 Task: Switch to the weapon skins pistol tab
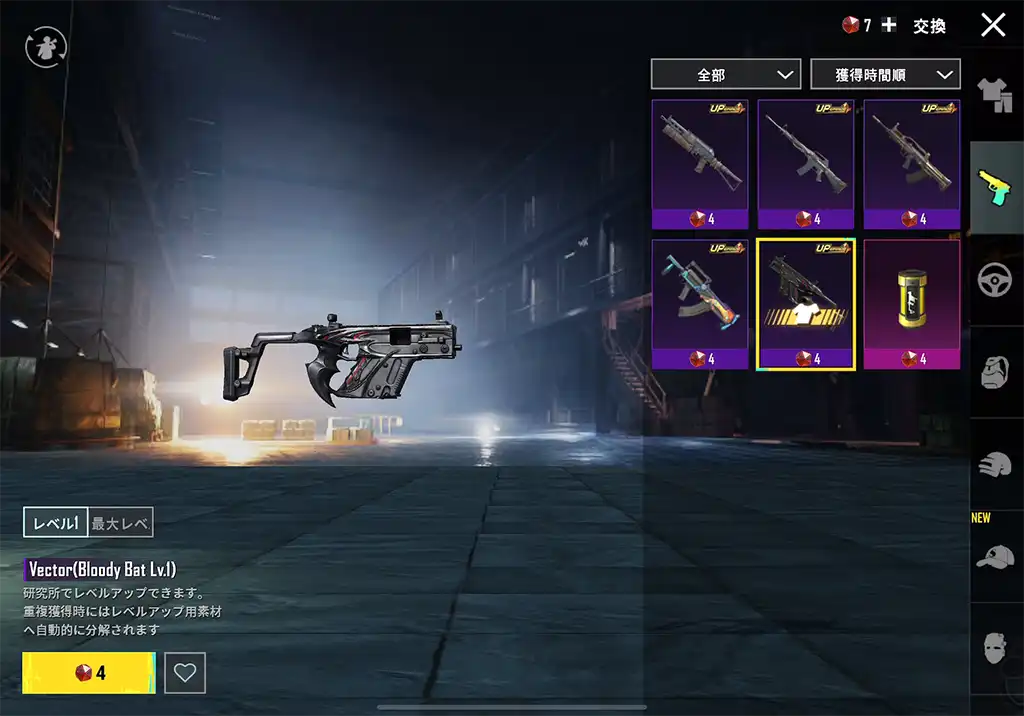click(x=996, y=187)
